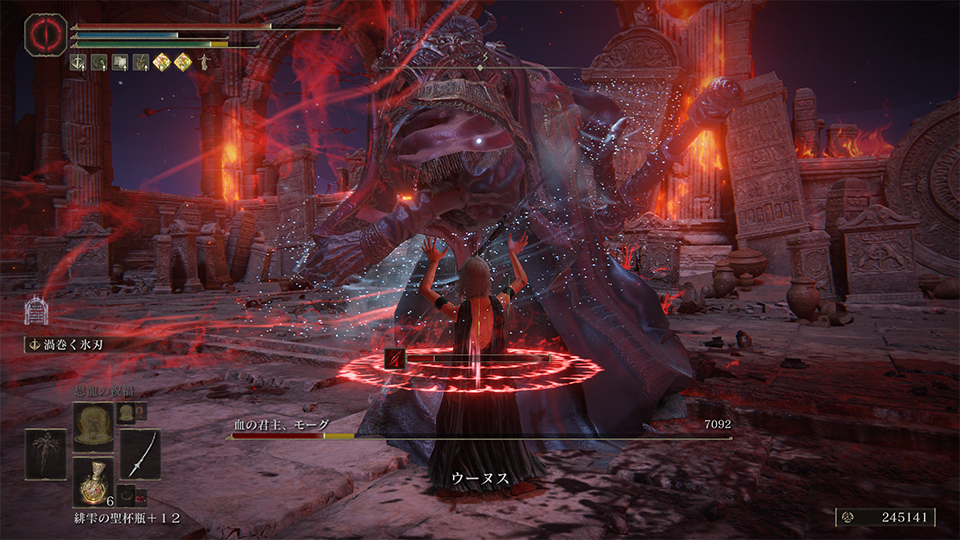
Task: Select the left-hand seal armament slot
Action: coord(44,453)
